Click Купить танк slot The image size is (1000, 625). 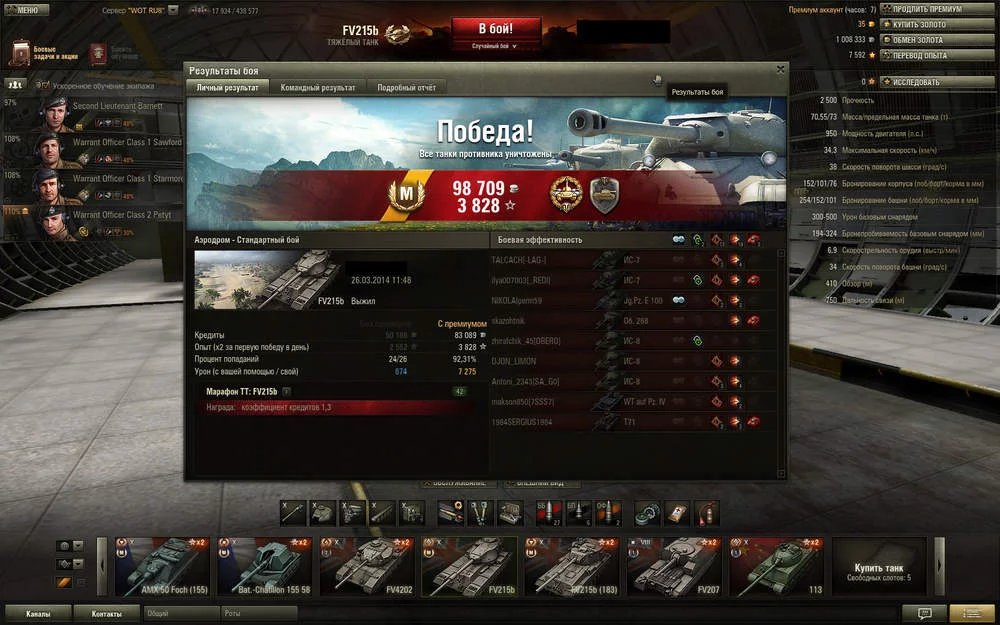point(879,567)
